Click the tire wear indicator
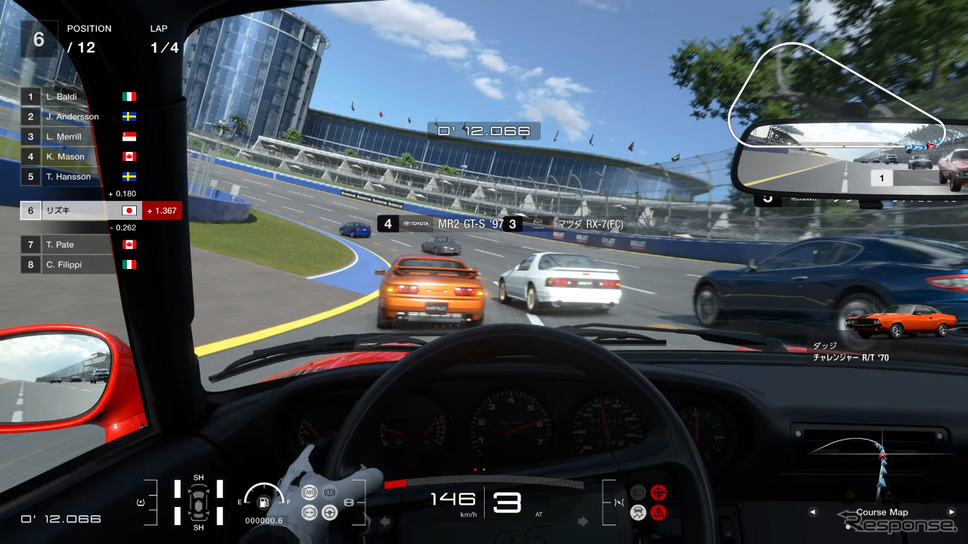This screenshot has width=968, height=544. click(198, 504)
